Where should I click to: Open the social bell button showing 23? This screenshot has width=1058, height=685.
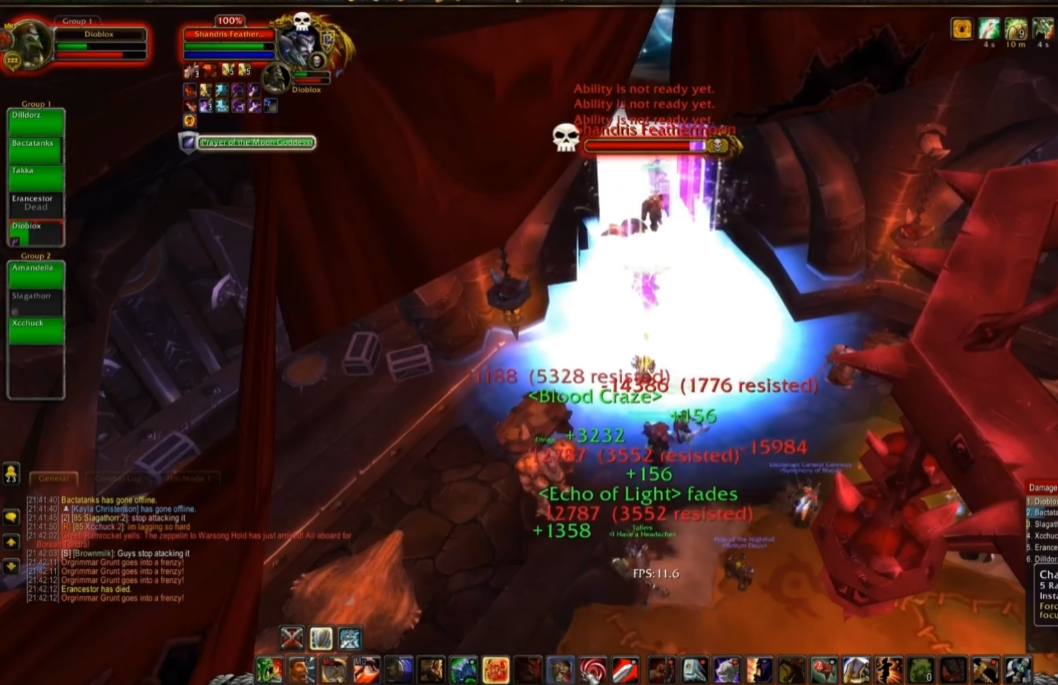(12, 473)
